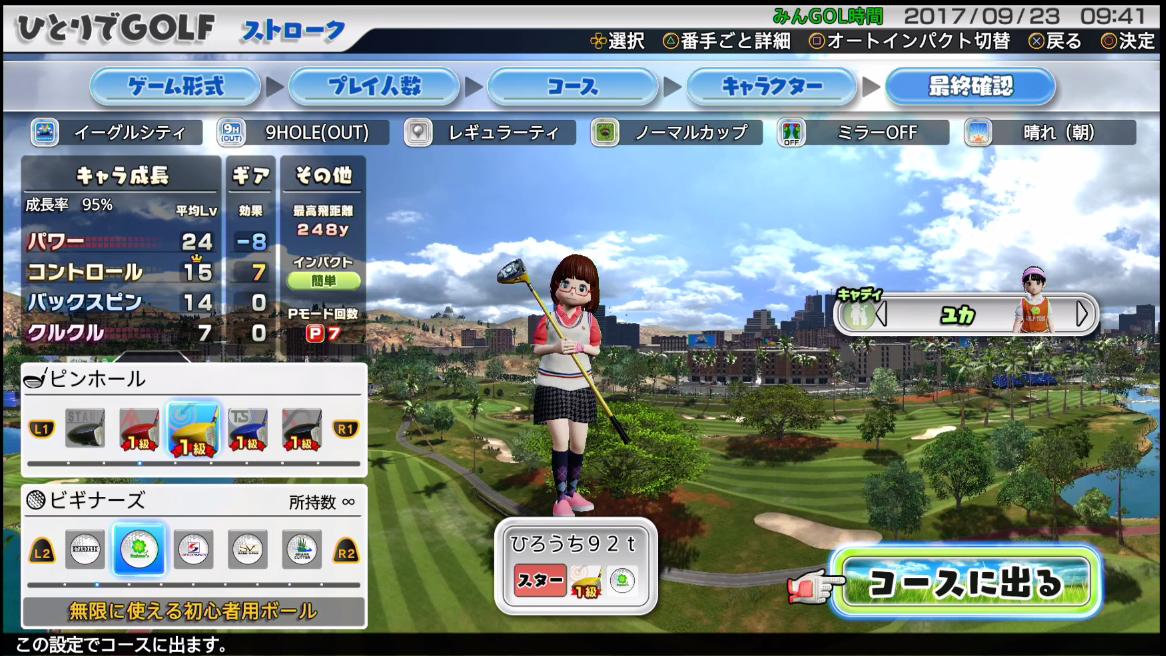Select the 最終確認 step
1166x656 pixels.
(970, 87)
